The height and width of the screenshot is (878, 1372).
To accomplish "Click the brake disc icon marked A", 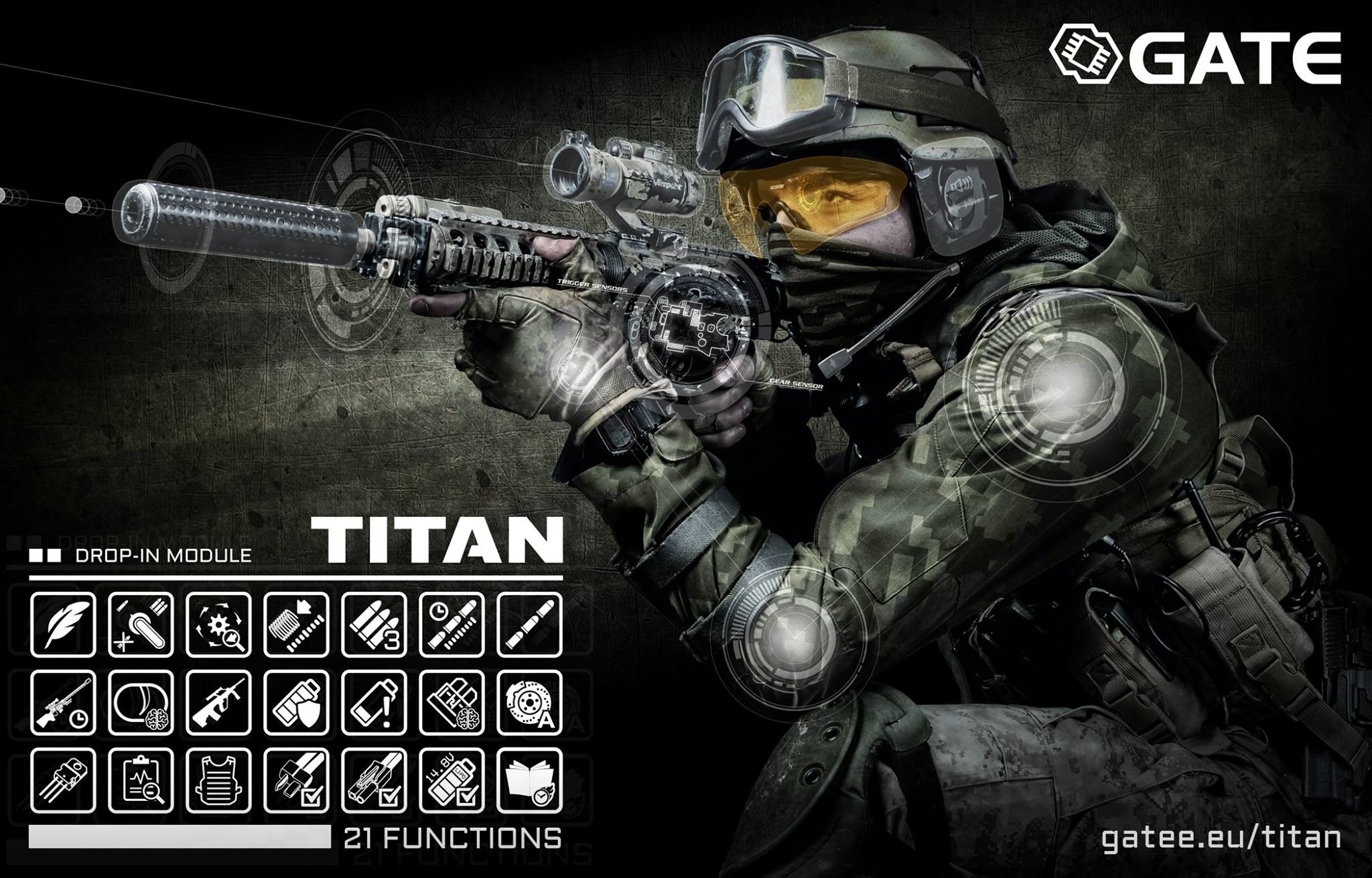I will point(530,702).
